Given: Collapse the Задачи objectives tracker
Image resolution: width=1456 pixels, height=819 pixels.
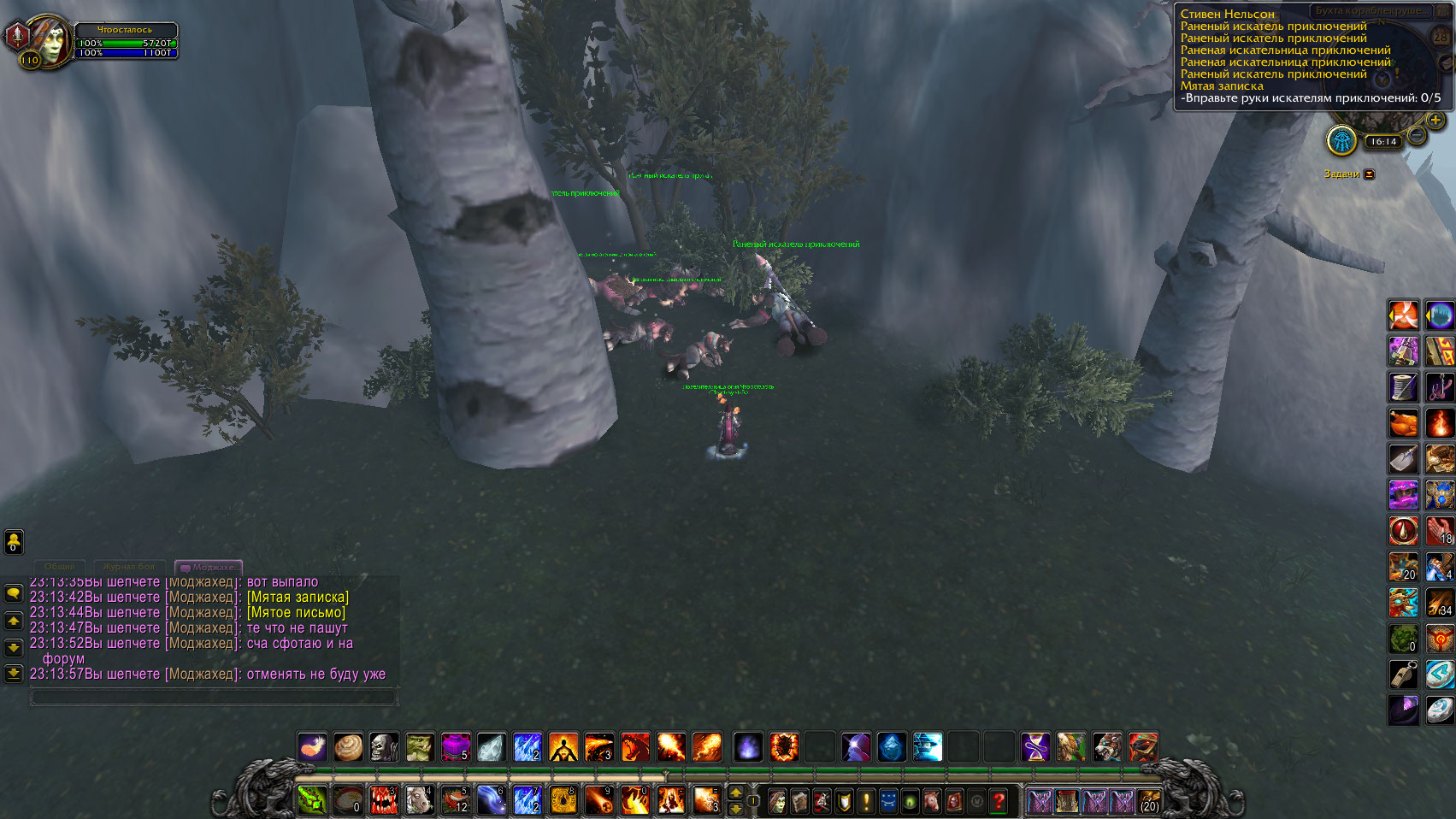Looking at the screenshot, I should (1369, 174).
